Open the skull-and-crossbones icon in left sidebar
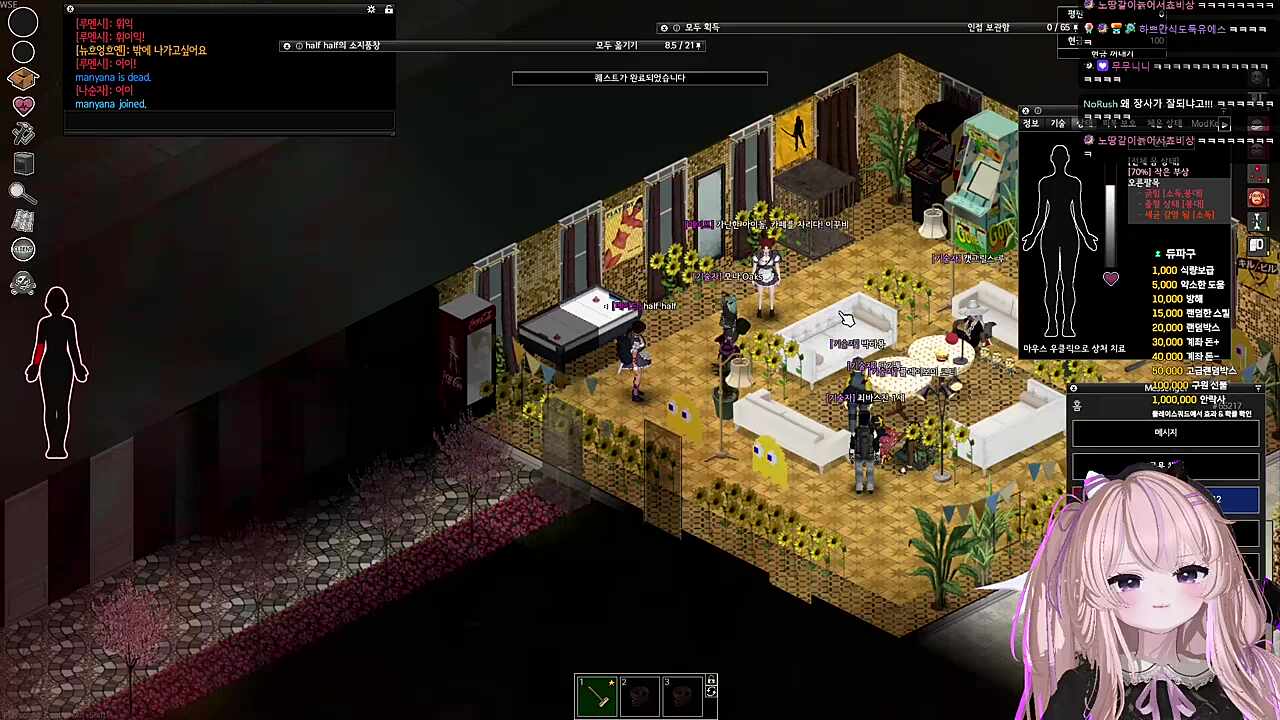This screenshot has width=1280, height=720. click(x=23, y=285)
